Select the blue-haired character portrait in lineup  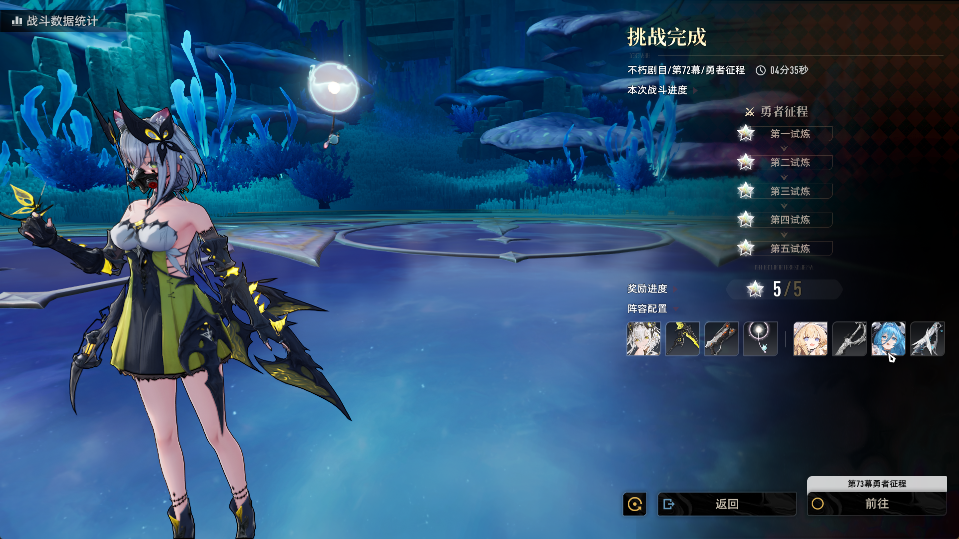coord(888,339)
